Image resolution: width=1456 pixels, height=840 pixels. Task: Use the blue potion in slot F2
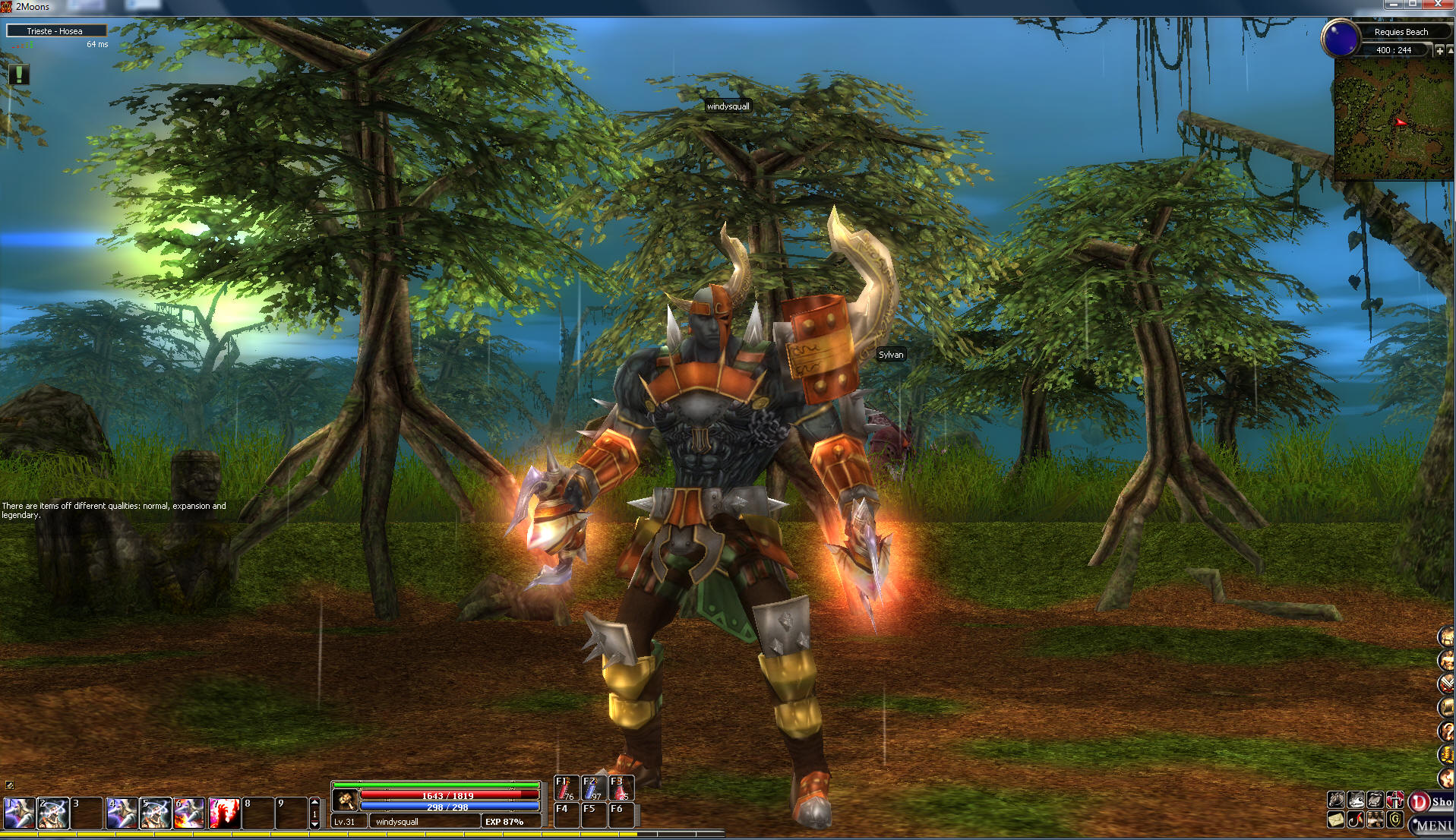pos(593,788)
